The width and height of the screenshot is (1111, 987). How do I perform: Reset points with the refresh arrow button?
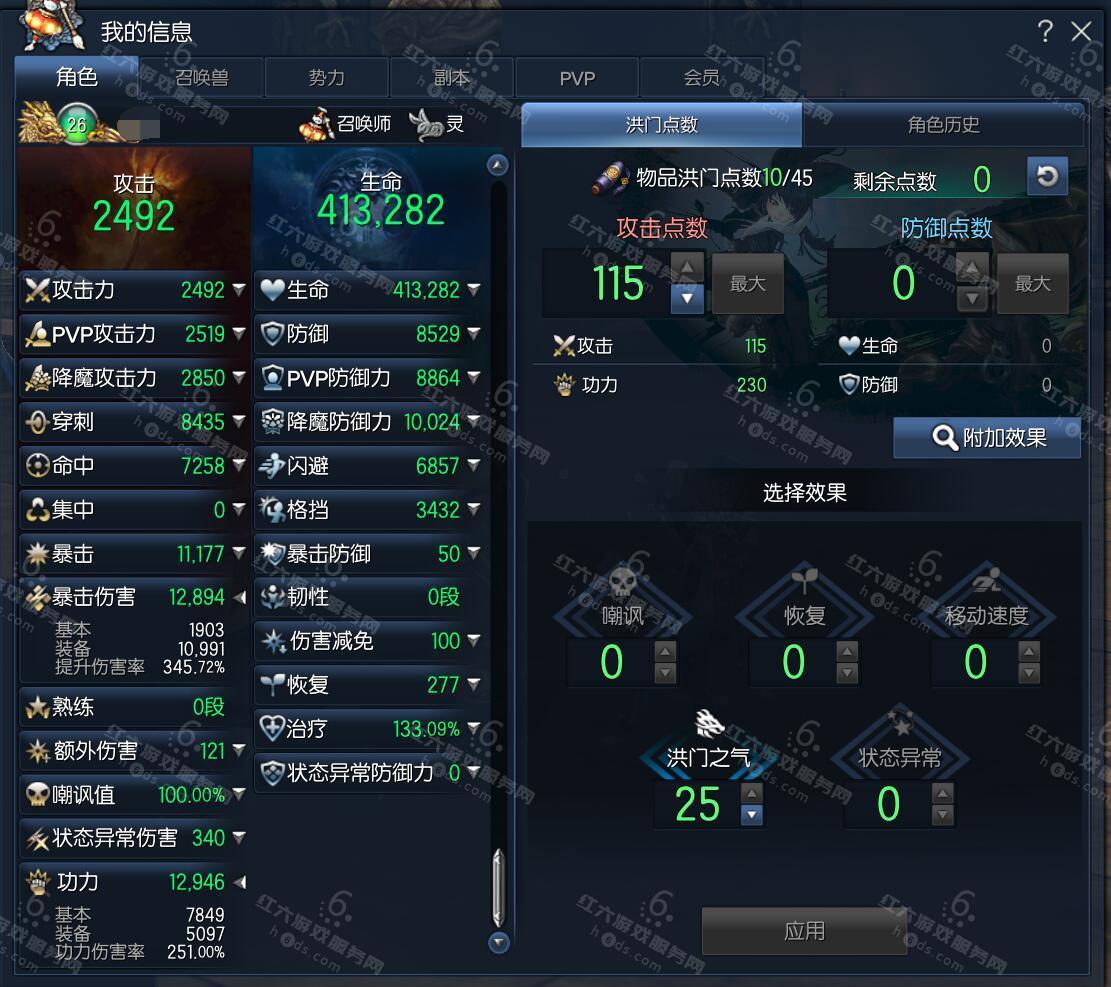point(1047,177)
